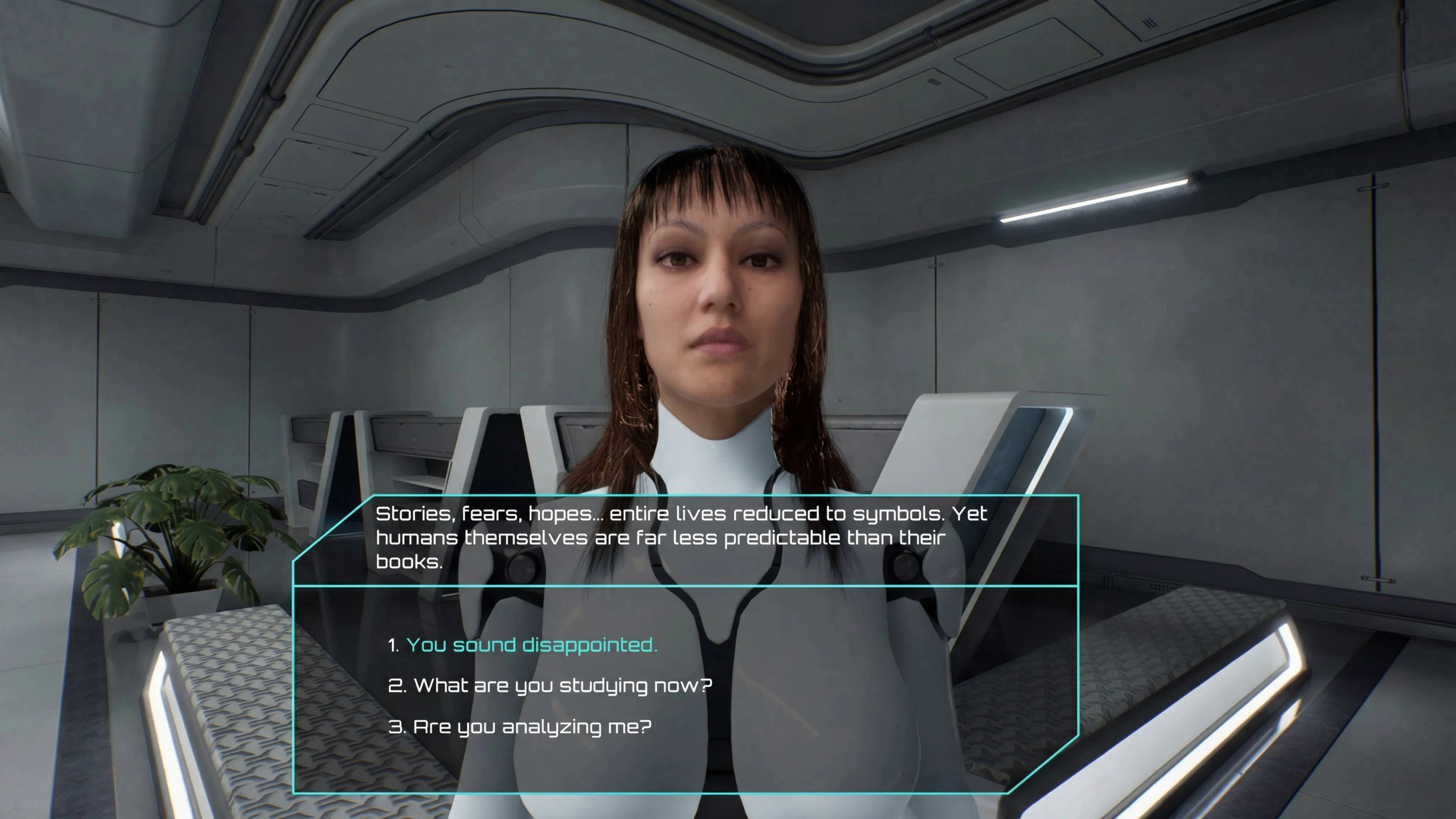The height and width of the screenshot is (819, 1456).
Task: Click the numeral '1' before the first option
Action: [x=393, y=644]
